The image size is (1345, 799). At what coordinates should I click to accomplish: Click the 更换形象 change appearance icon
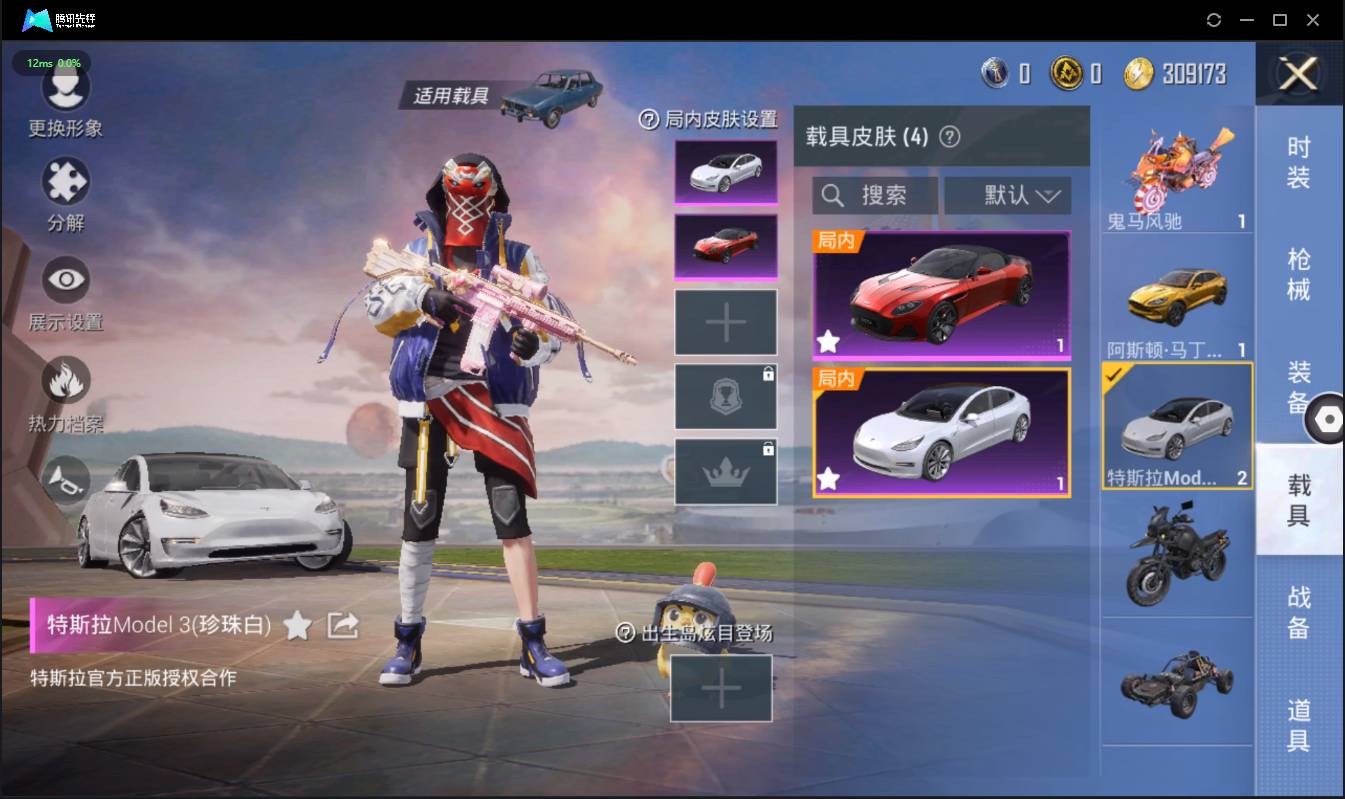(x=66, y=90)
